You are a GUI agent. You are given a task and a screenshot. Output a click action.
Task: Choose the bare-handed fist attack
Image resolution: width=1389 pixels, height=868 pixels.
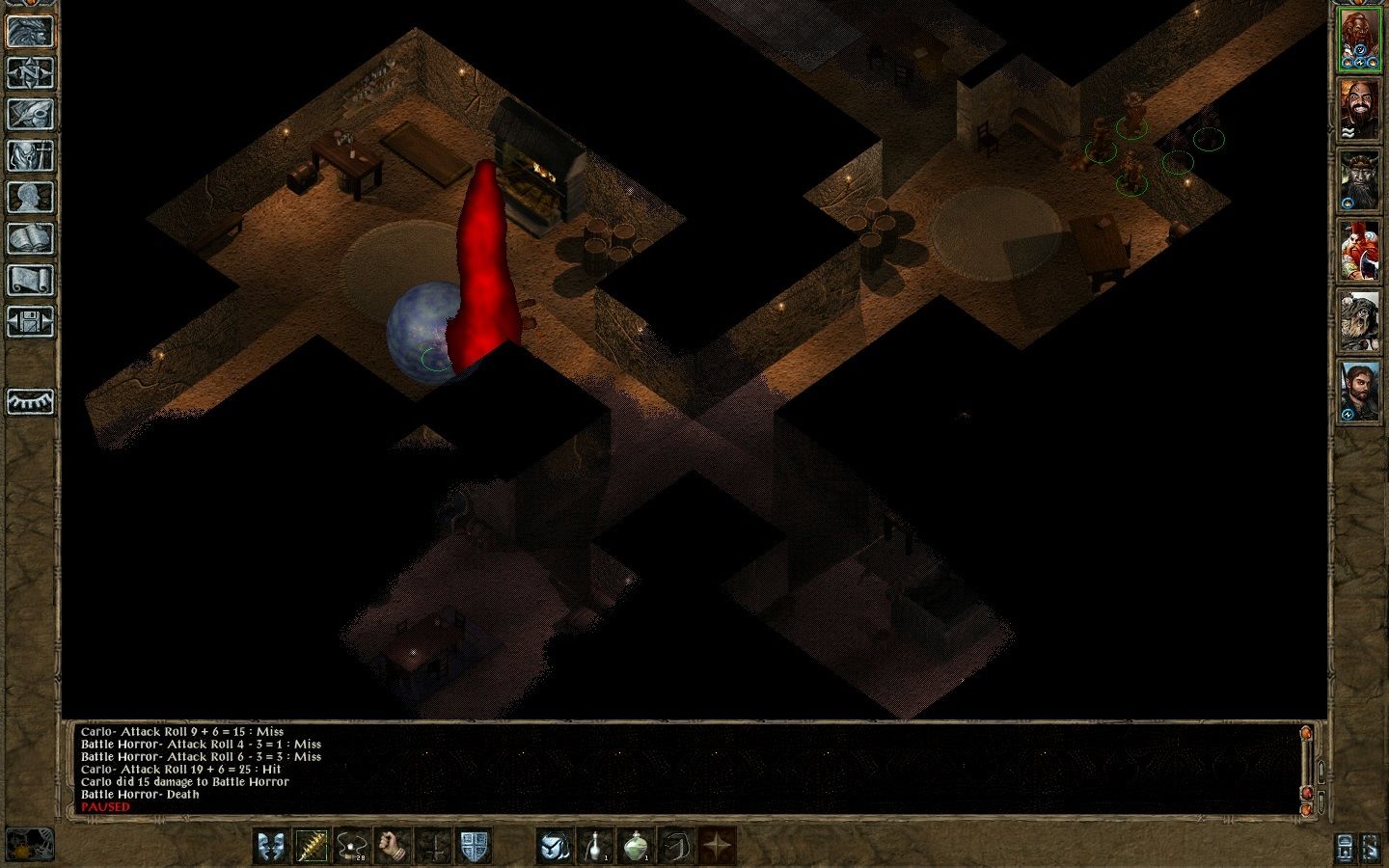click(x=390, y=846)
